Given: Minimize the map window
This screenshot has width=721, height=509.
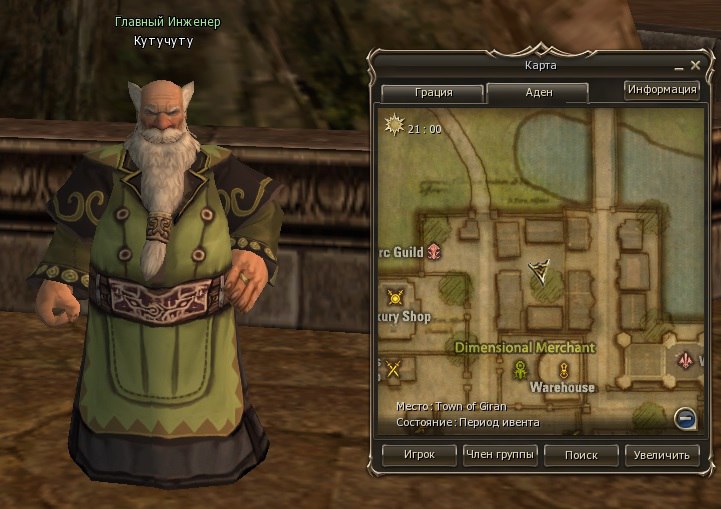Looking at the screenshot, I should pos(680,66).
